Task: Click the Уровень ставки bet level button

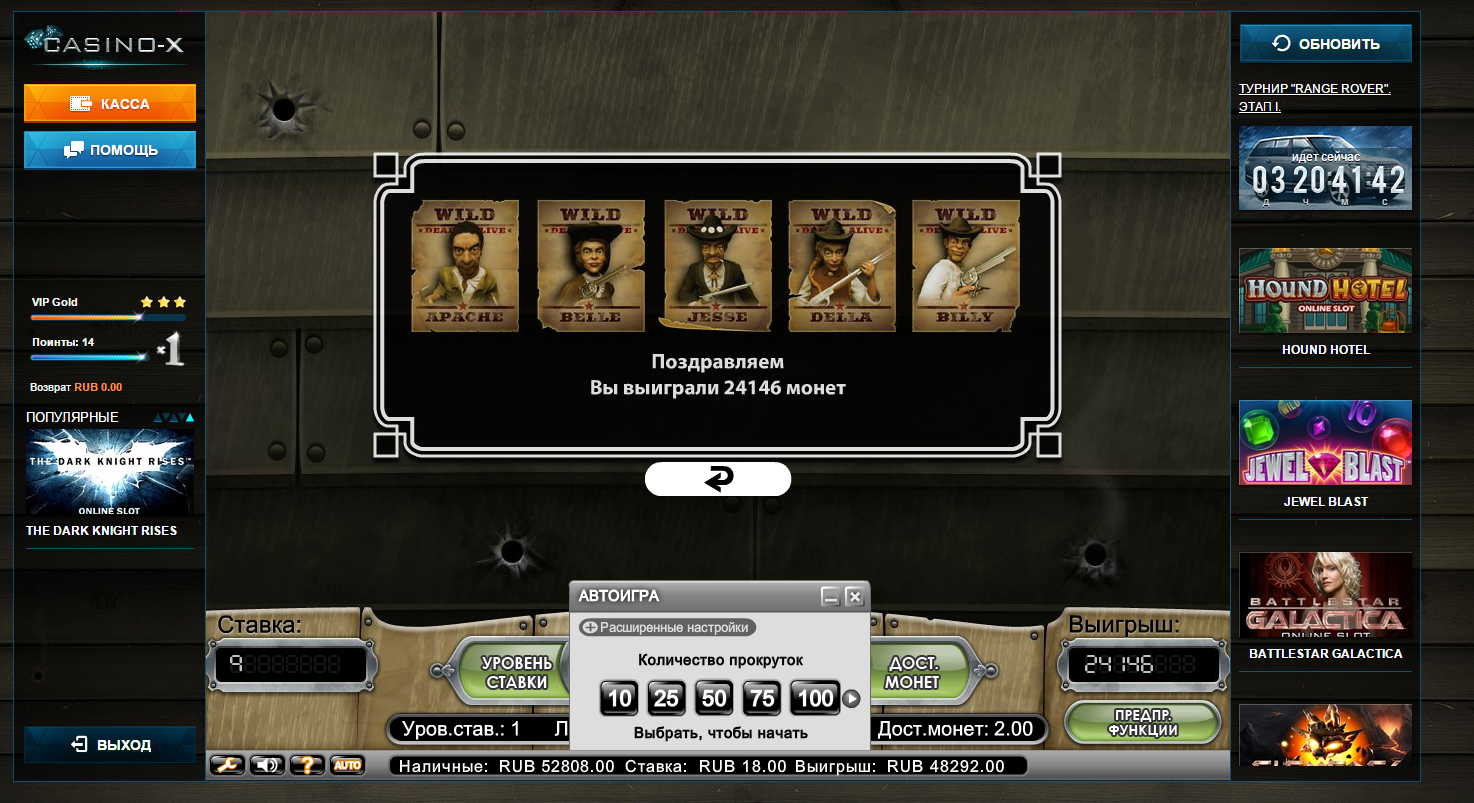Action: (515, 673)
